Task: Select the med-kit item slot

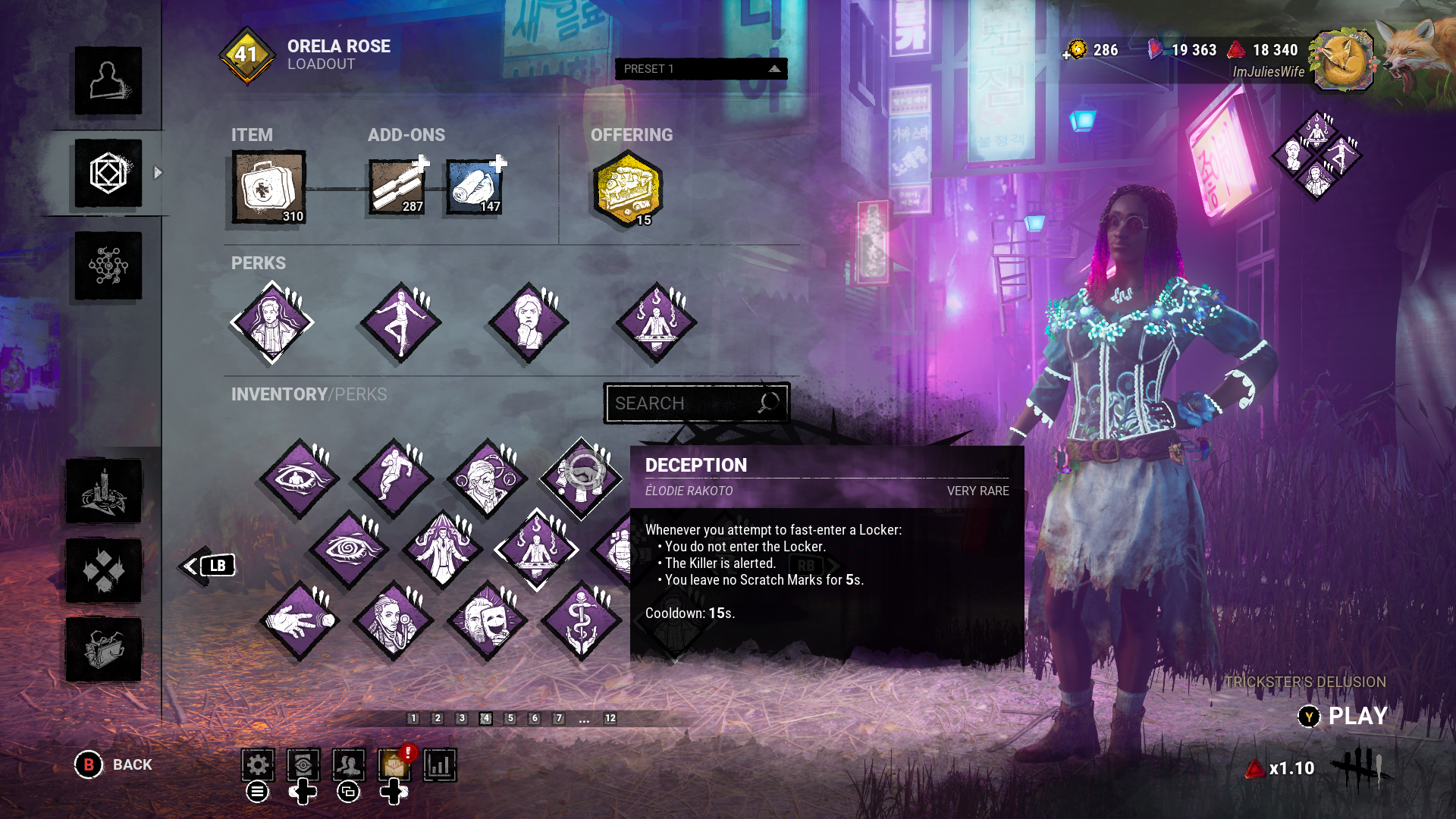Action: pyautogui.click(x=269, y=187)
